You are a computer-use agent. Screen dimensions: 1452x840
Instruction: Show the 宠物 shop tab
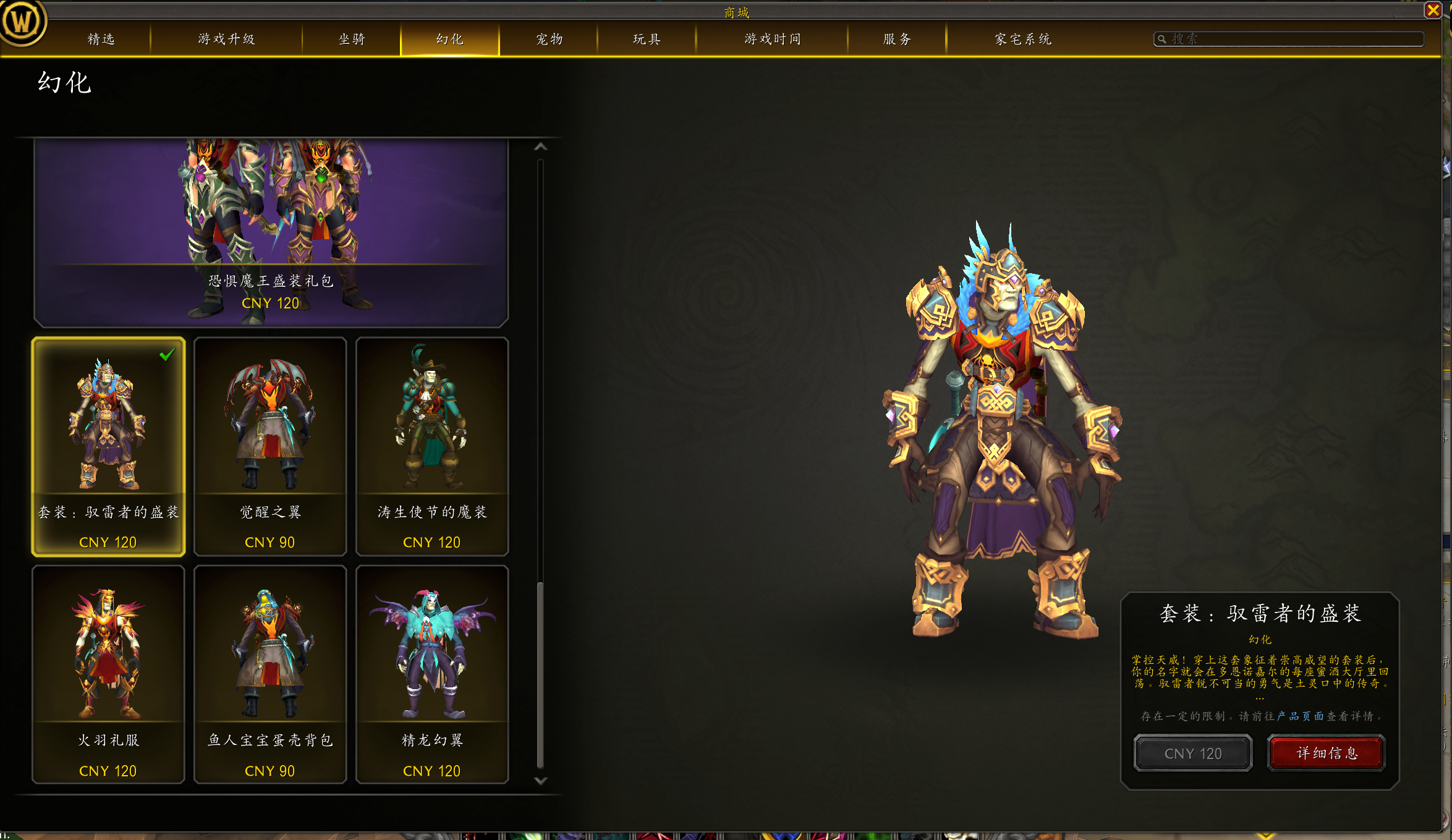coord(549,39)
